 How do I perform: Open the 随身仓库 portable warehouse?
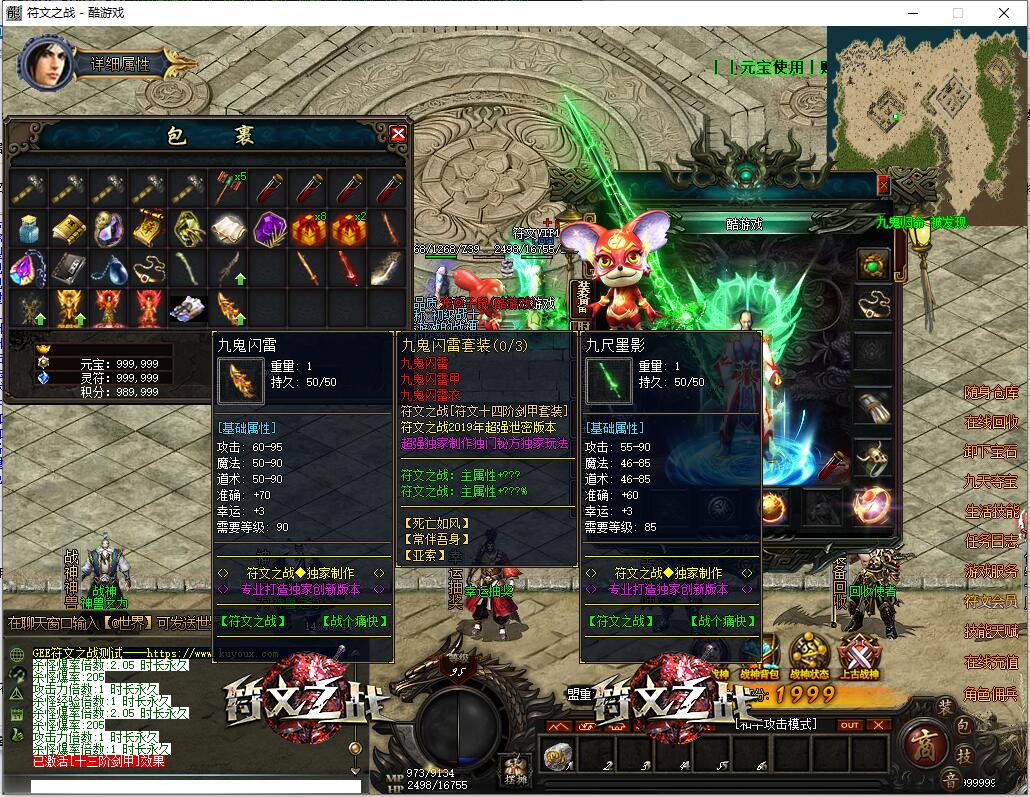coord(990,392)
